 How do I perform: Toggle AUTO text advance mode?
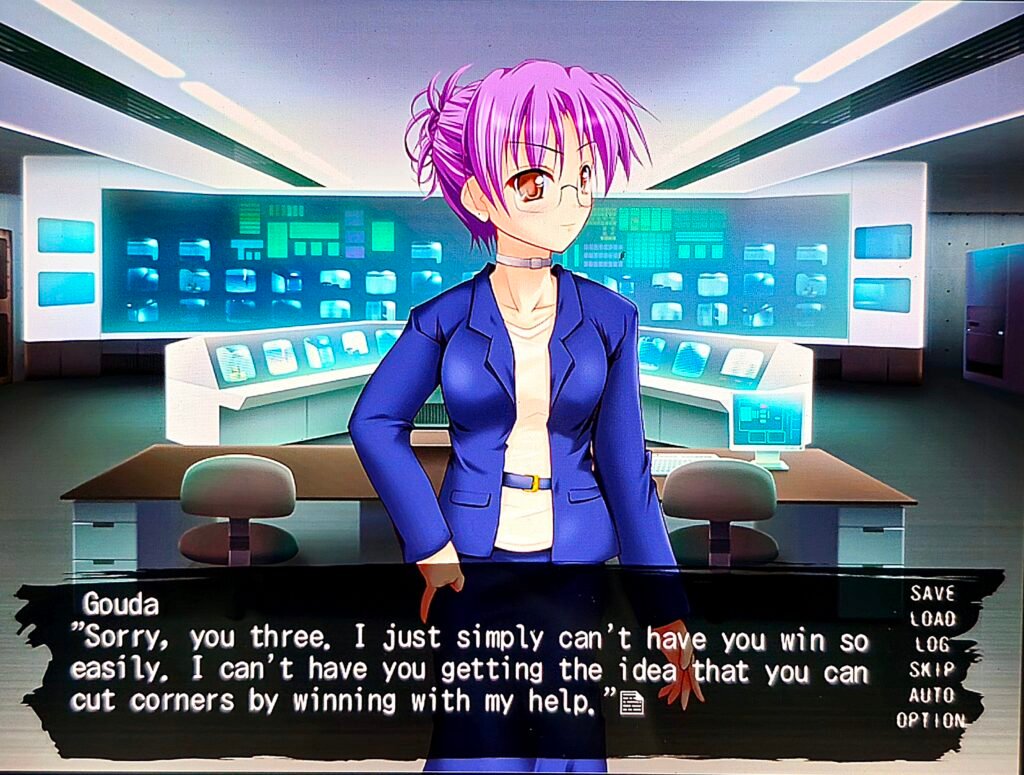tap(932, 695)
